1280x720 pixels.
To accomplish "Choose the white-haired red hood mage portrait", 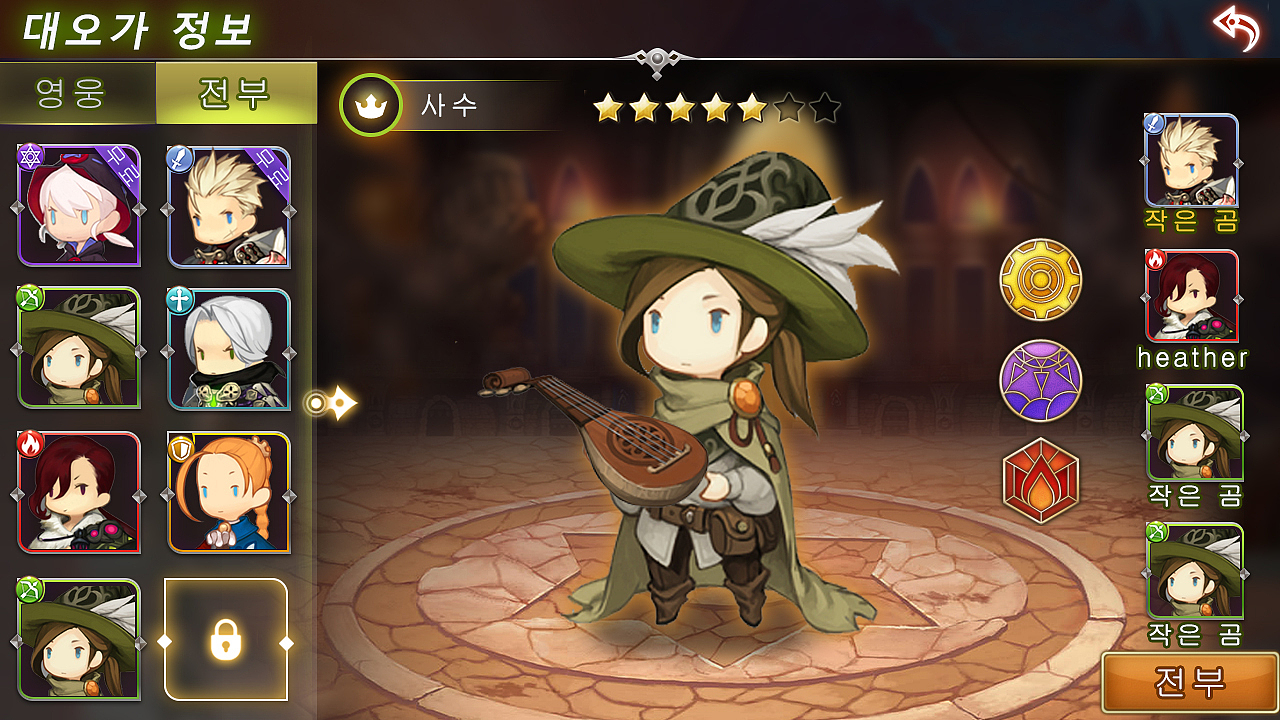I will tap(79, 206).
